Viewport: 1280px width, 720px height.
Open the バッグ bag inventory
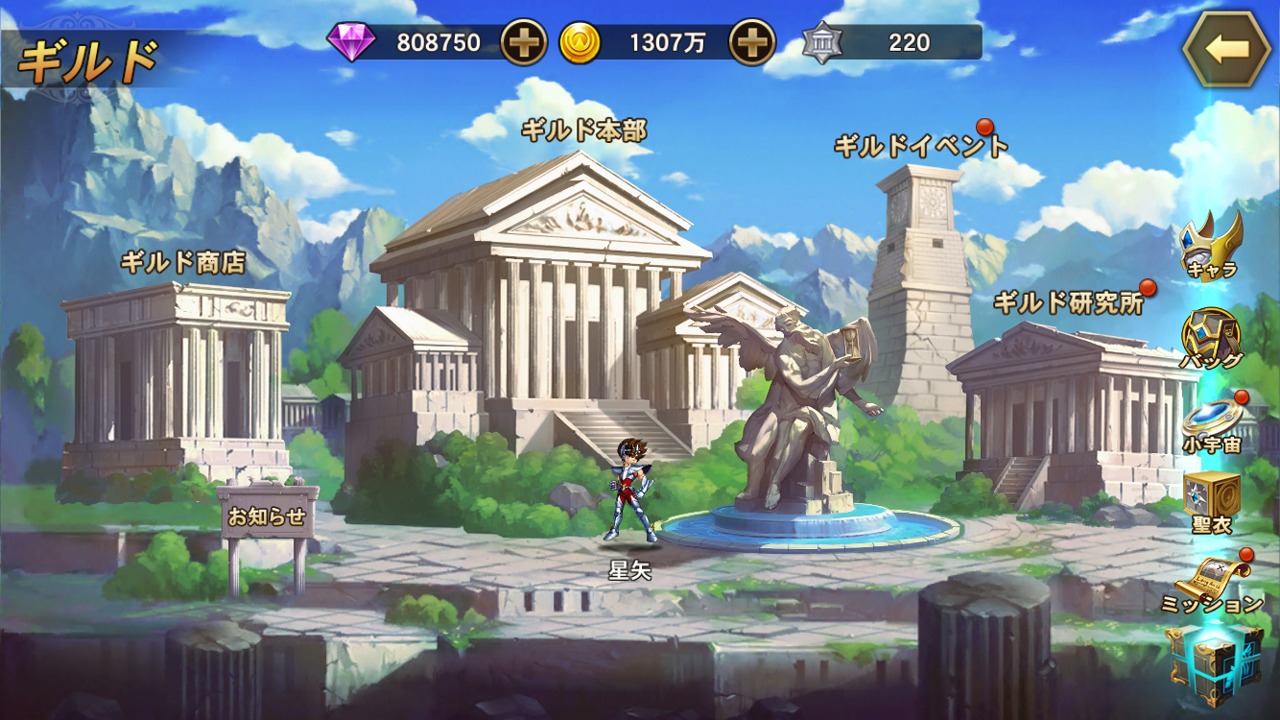[x=1211, y=338]
